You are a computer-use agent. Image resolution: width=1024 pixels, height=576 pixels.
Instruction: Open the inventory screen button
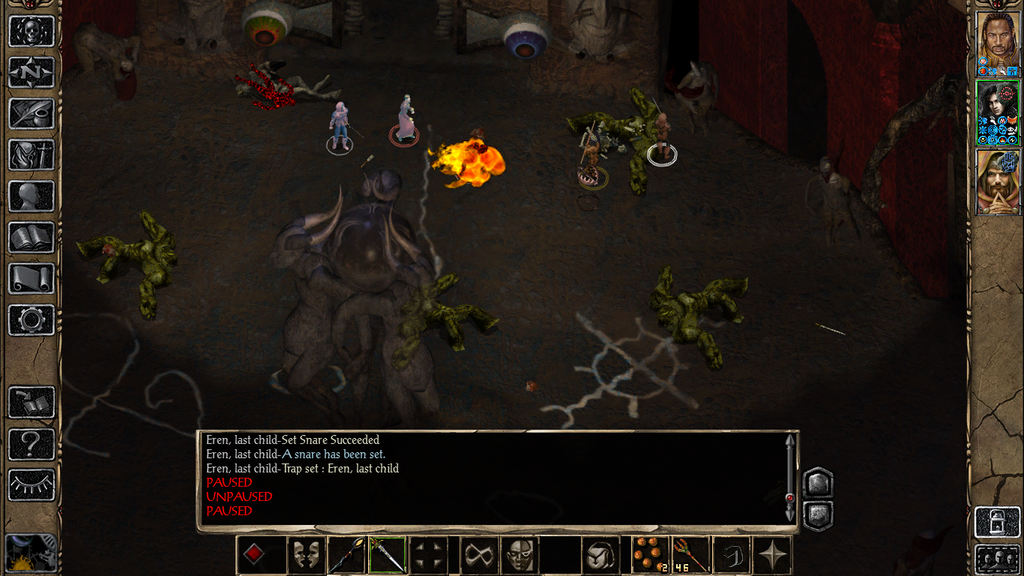[31, 155]
